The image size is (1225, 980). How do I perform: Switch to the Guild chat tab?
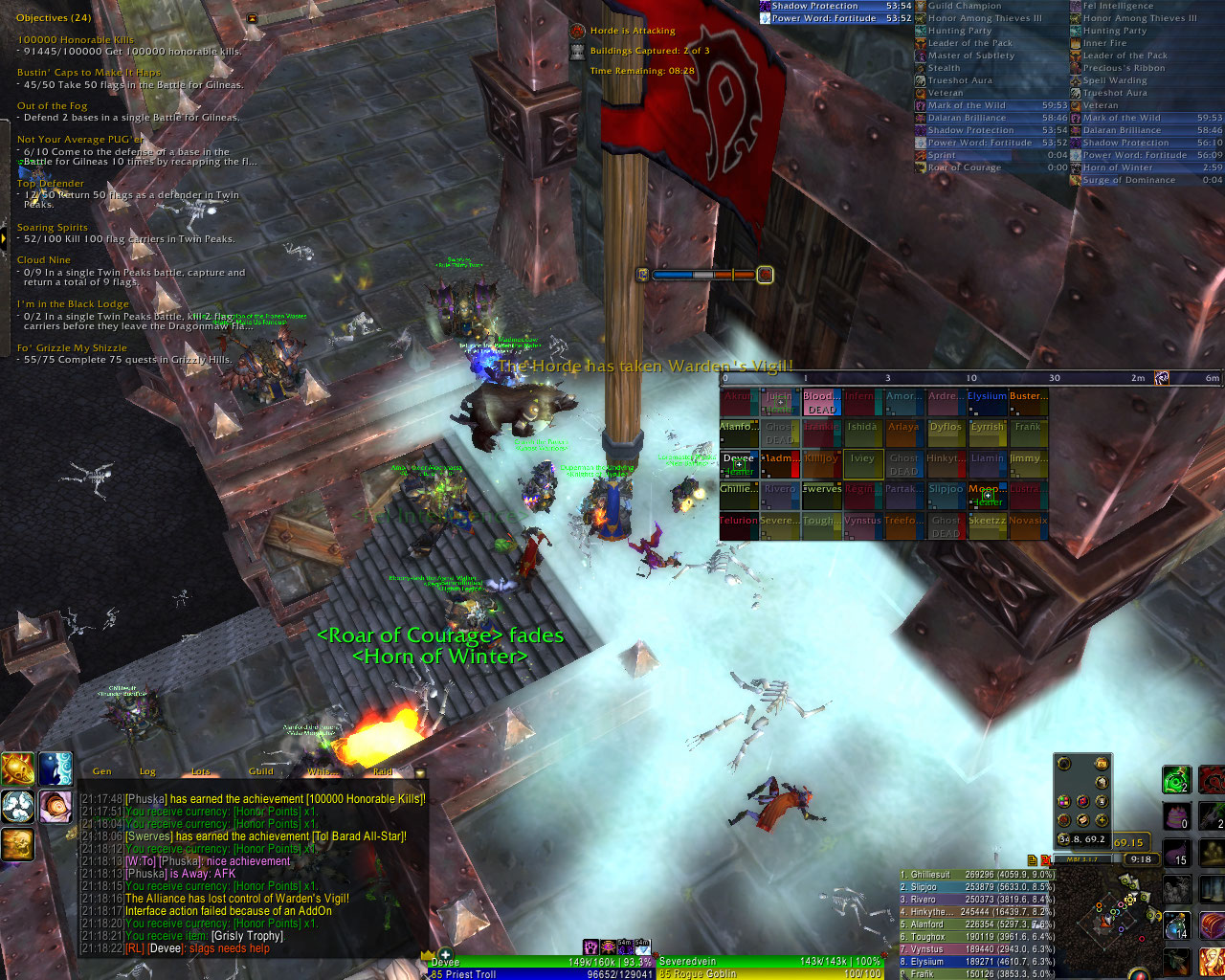(x=261, y=771)
